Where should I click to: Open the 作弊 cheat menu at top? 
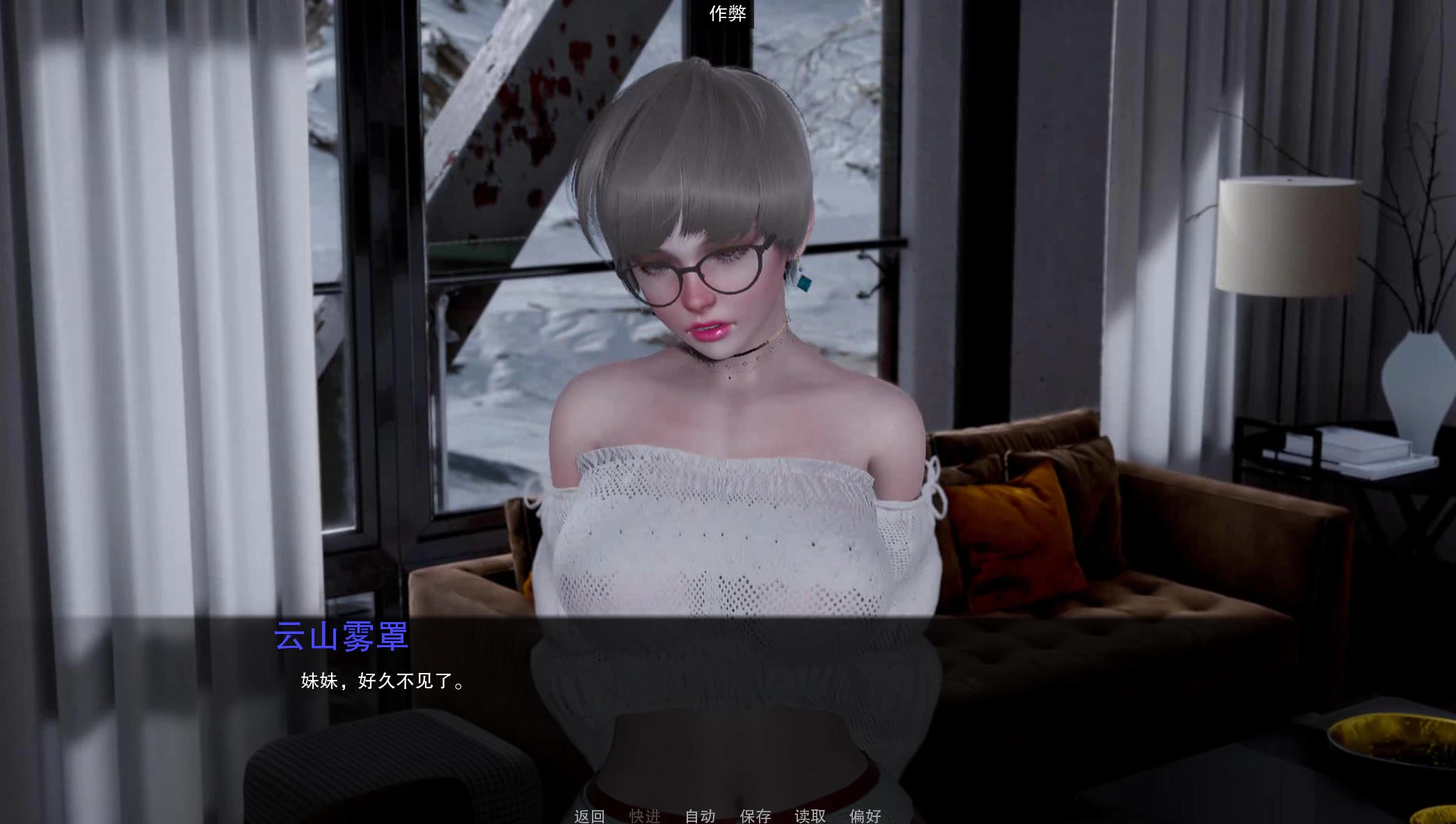728,13
